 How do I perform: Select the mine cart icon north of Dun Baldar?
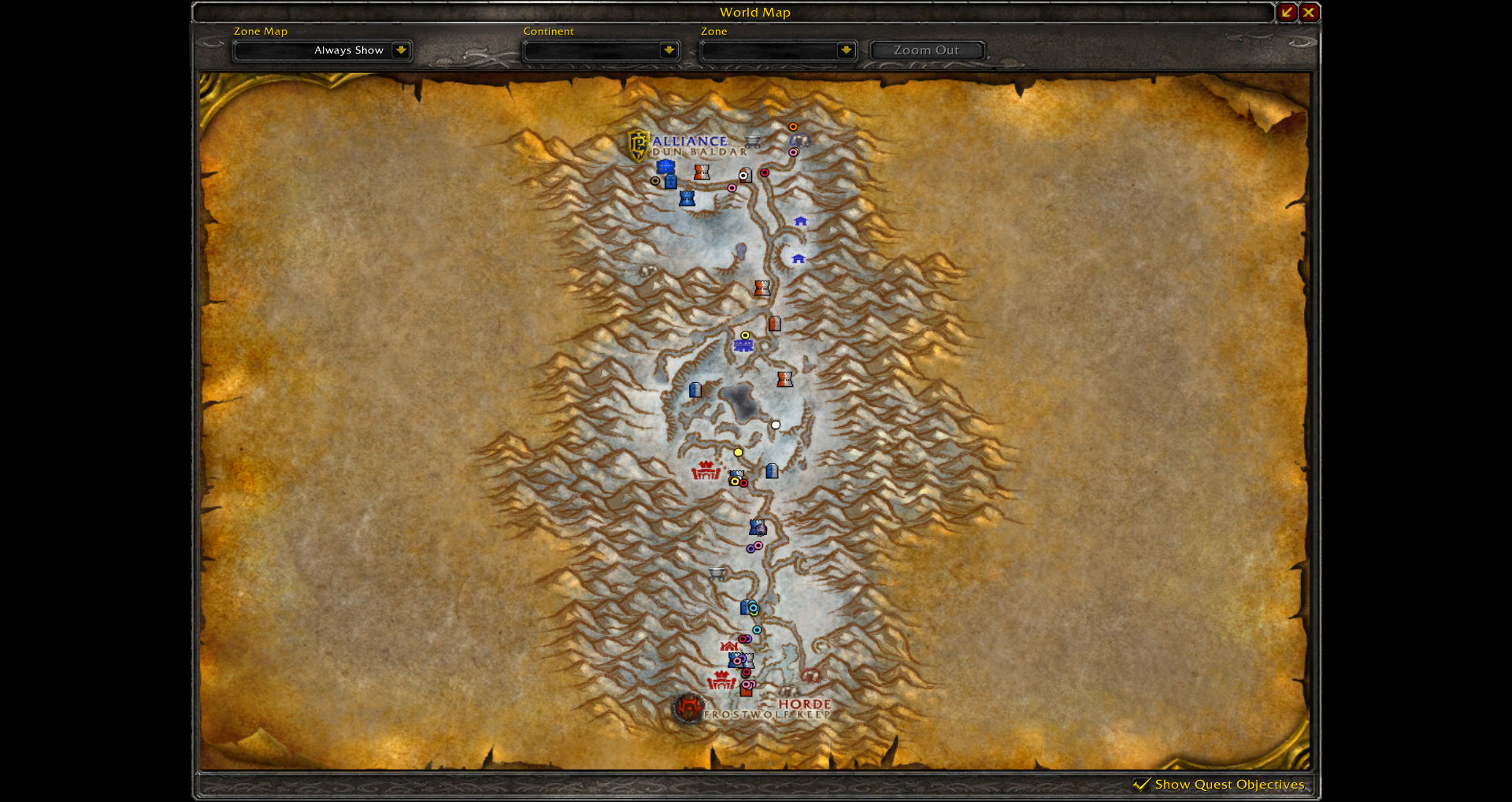[x=753, y=143]
